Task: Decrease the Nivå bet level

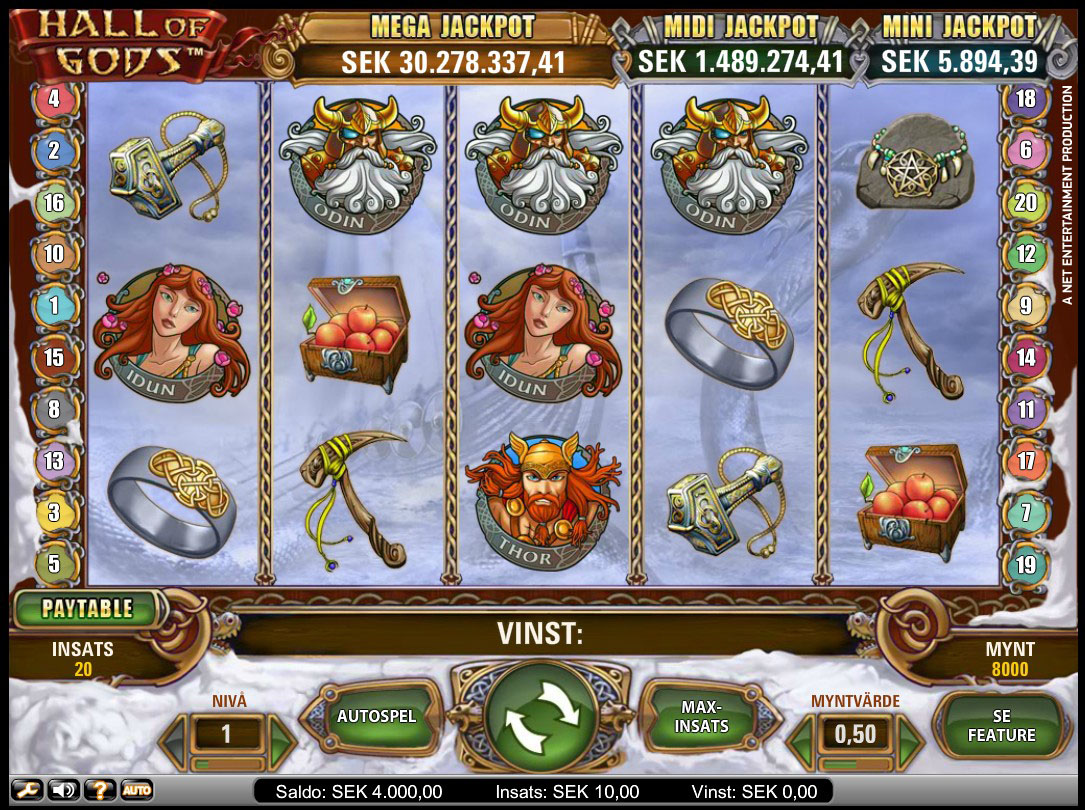Action: [172, 740]
